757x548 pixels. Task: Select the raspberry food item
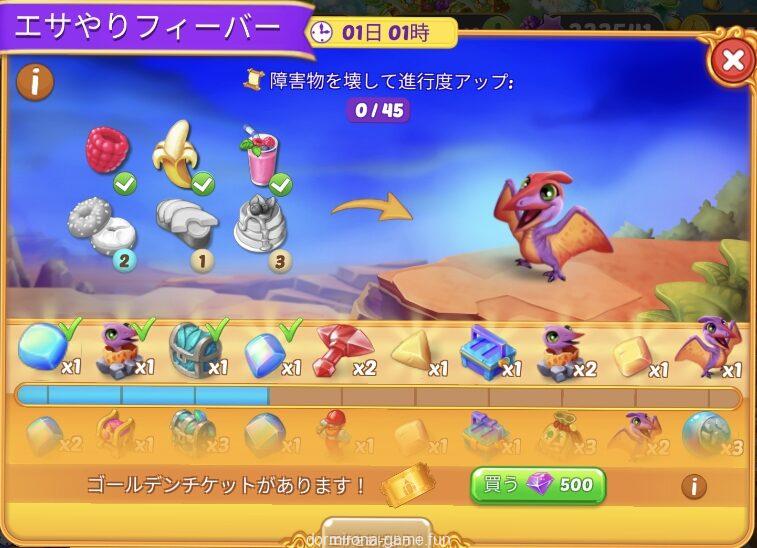click(x=107, y=150)
